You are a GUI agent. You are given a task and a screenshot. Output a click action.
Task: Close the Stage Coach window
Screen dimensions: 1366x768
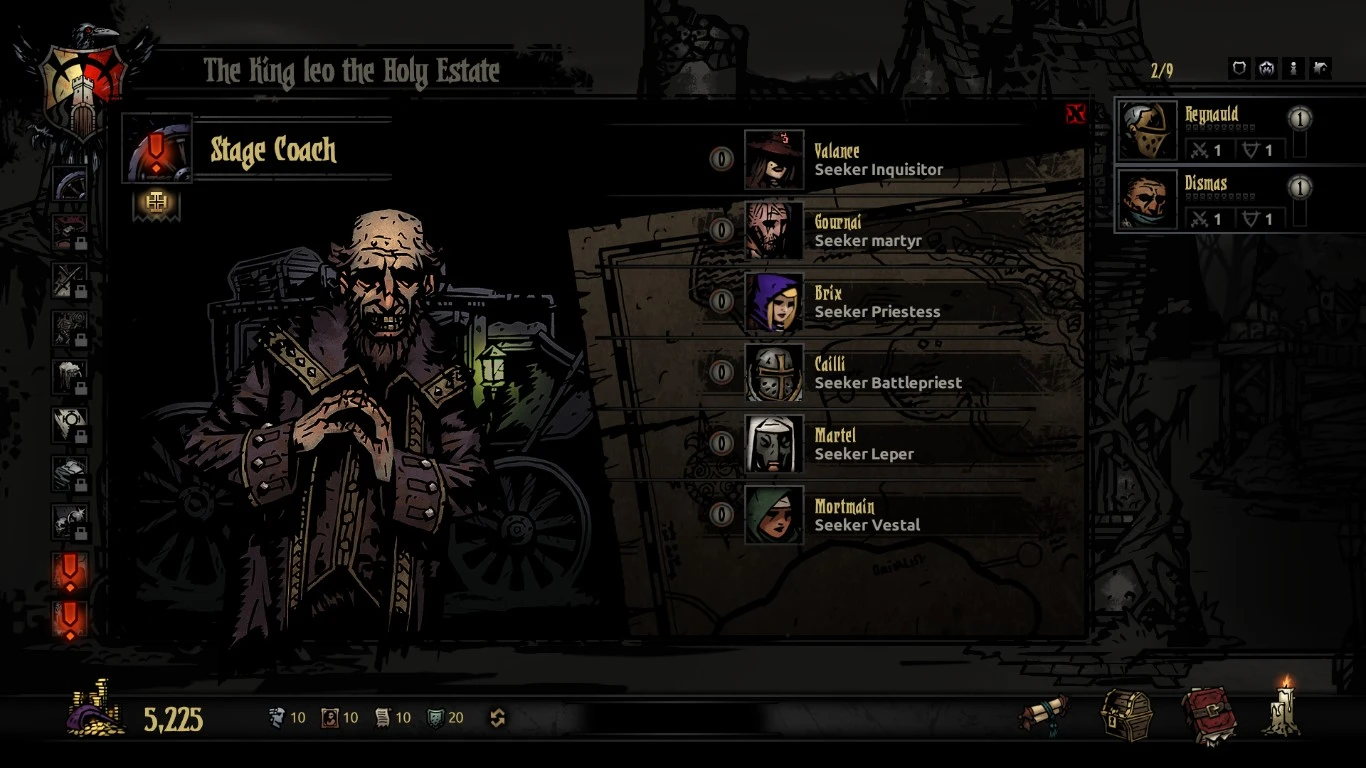coord(1075,114)
